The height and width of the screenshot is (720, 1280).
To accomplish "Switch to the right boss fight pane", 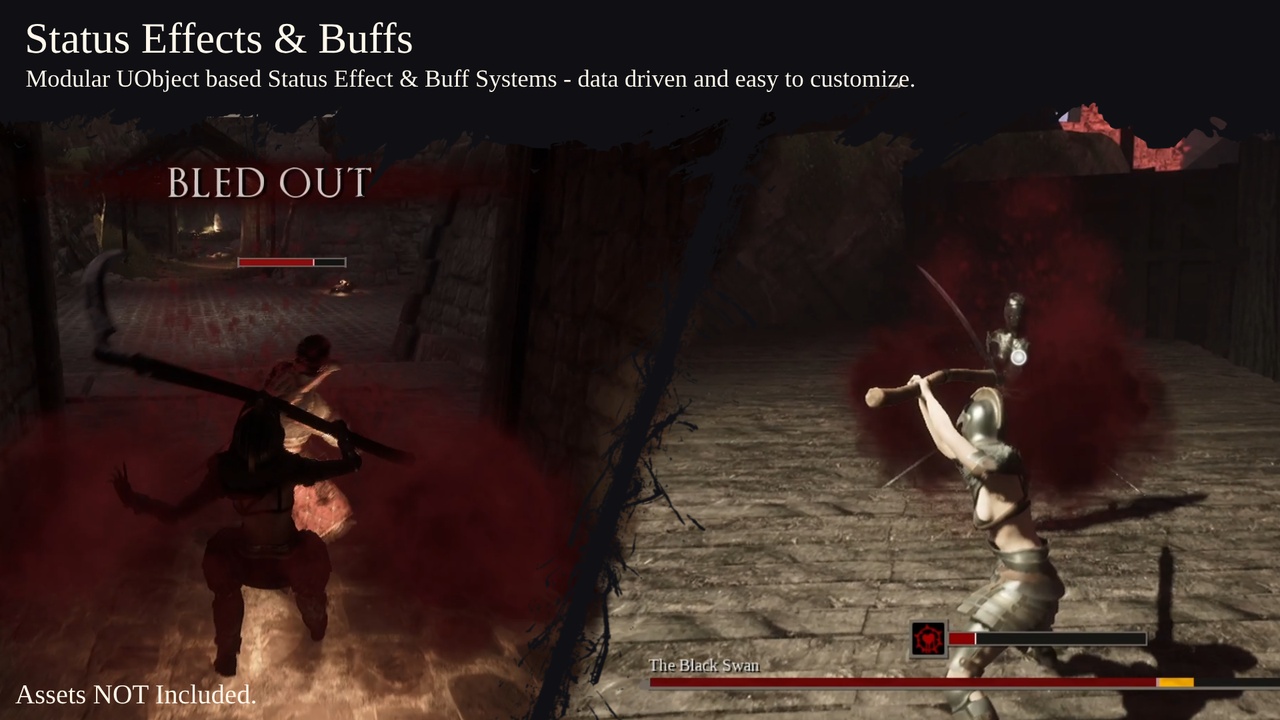I will pos(950,400).
